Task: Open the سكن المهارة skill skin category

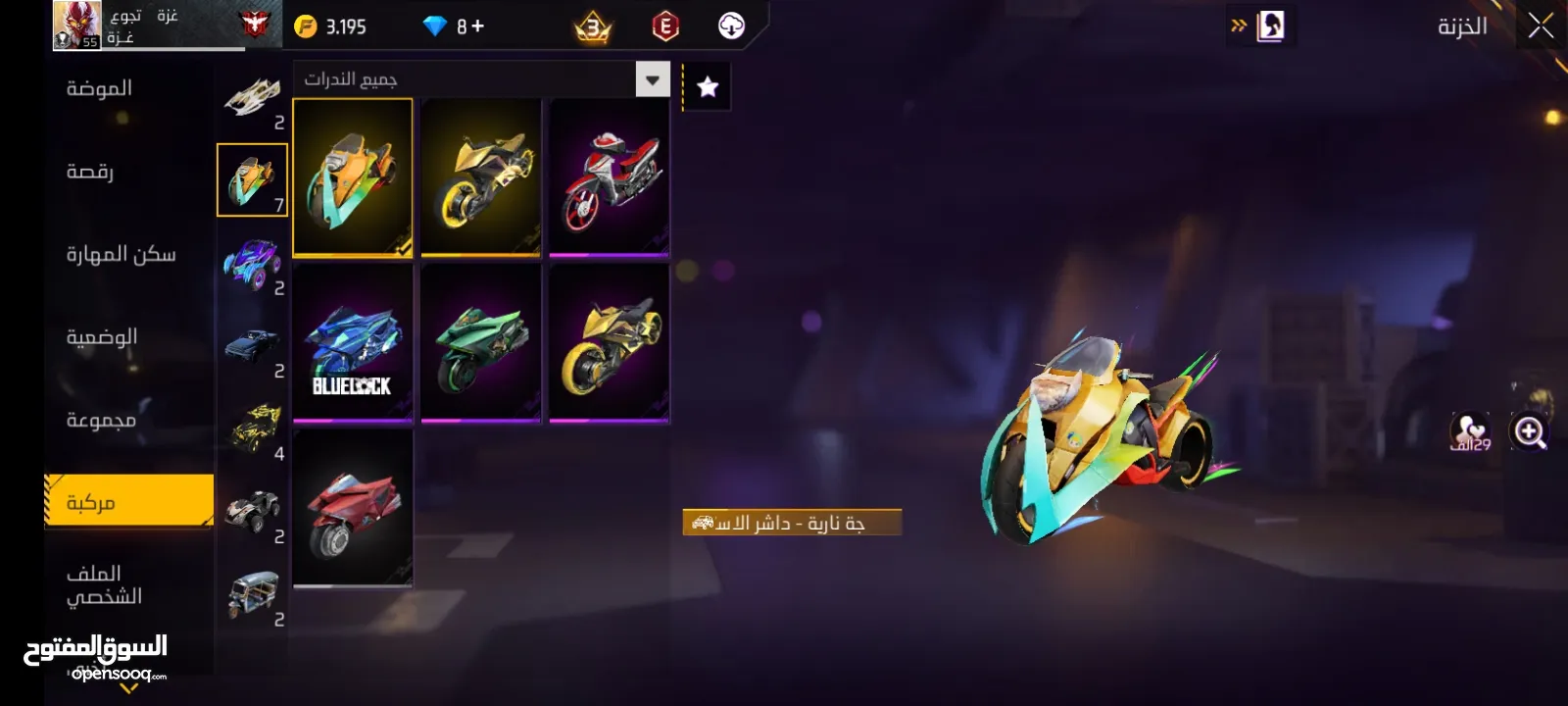Action: click(x=121, y=255)
